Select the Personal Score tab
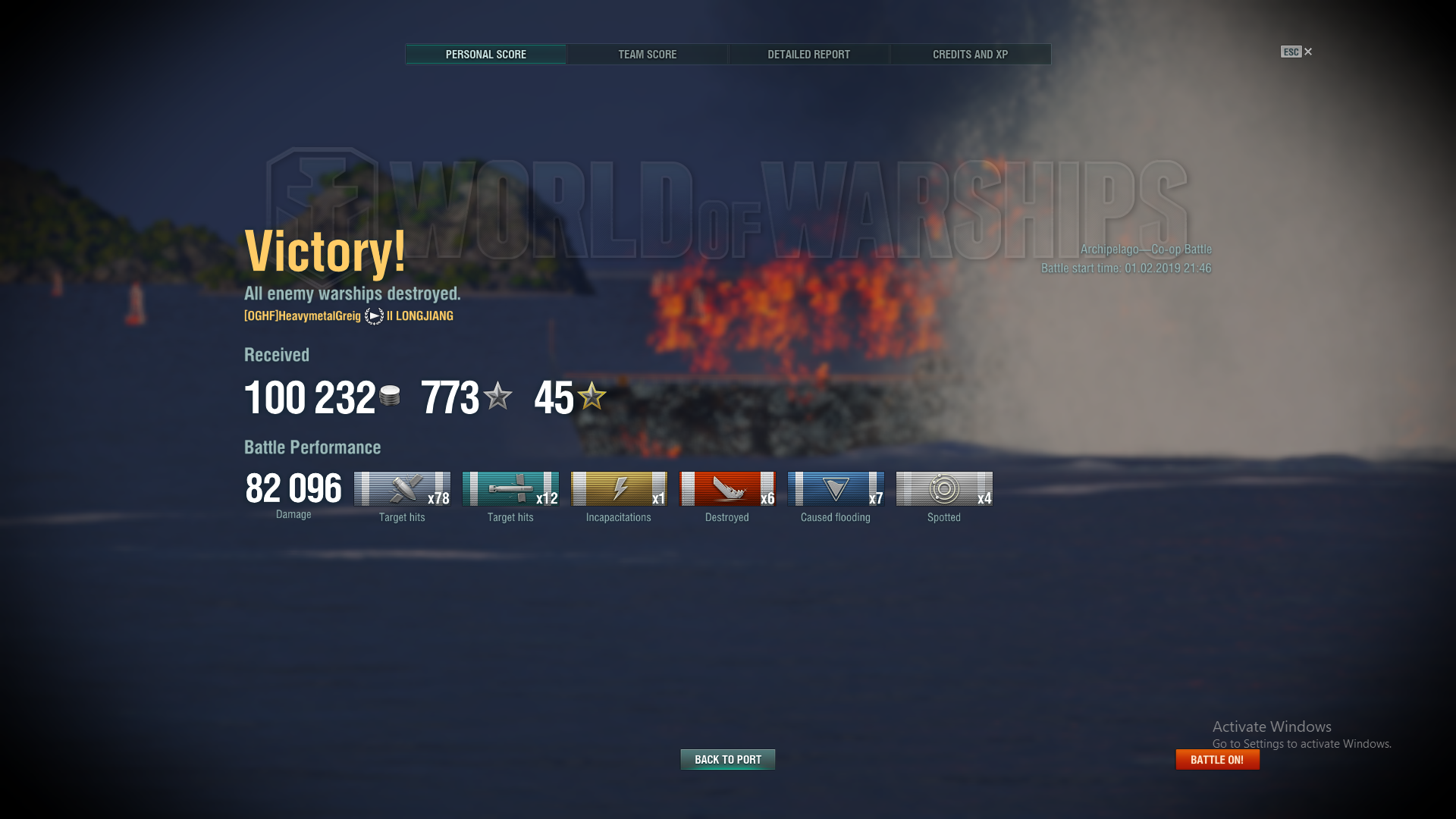This screenshot has height=819, width=1456. 485,55
